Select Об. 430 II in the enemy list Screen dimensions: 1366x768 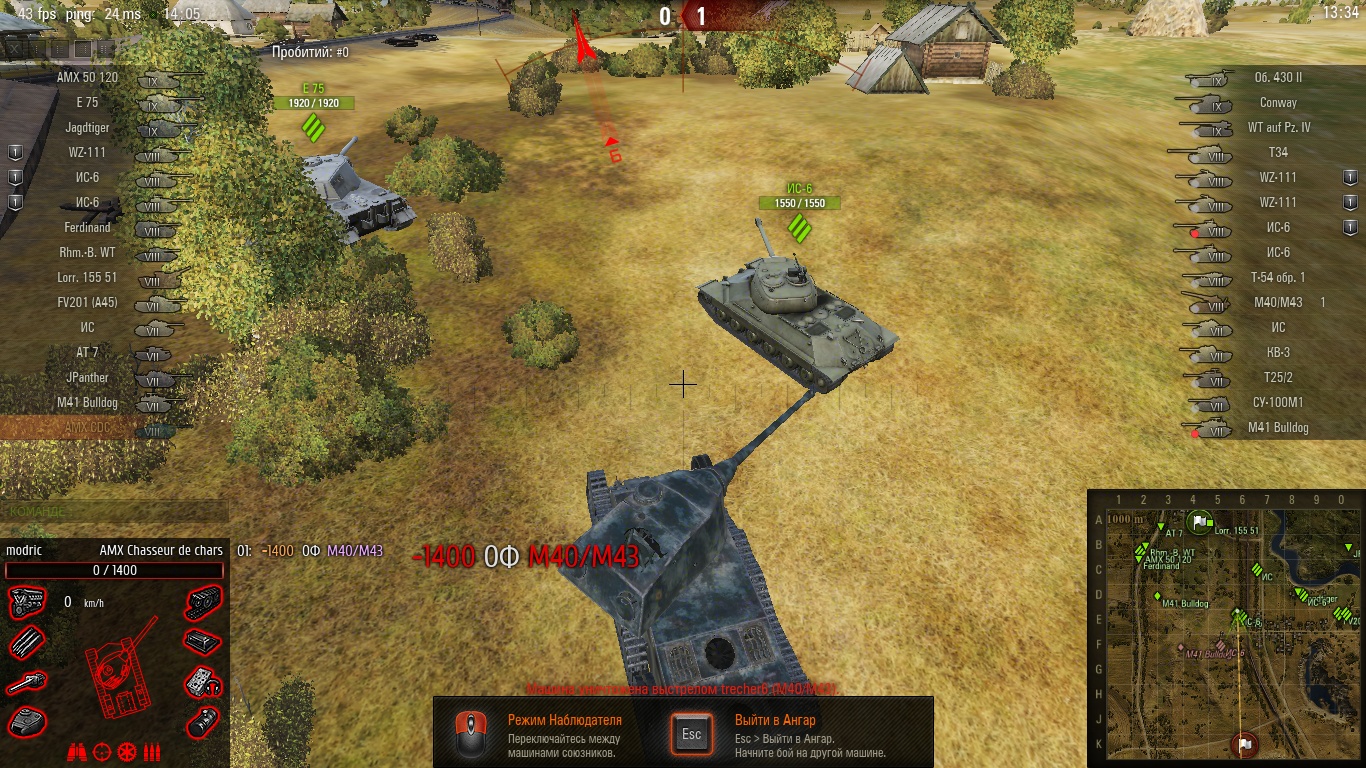[1278, 77]
